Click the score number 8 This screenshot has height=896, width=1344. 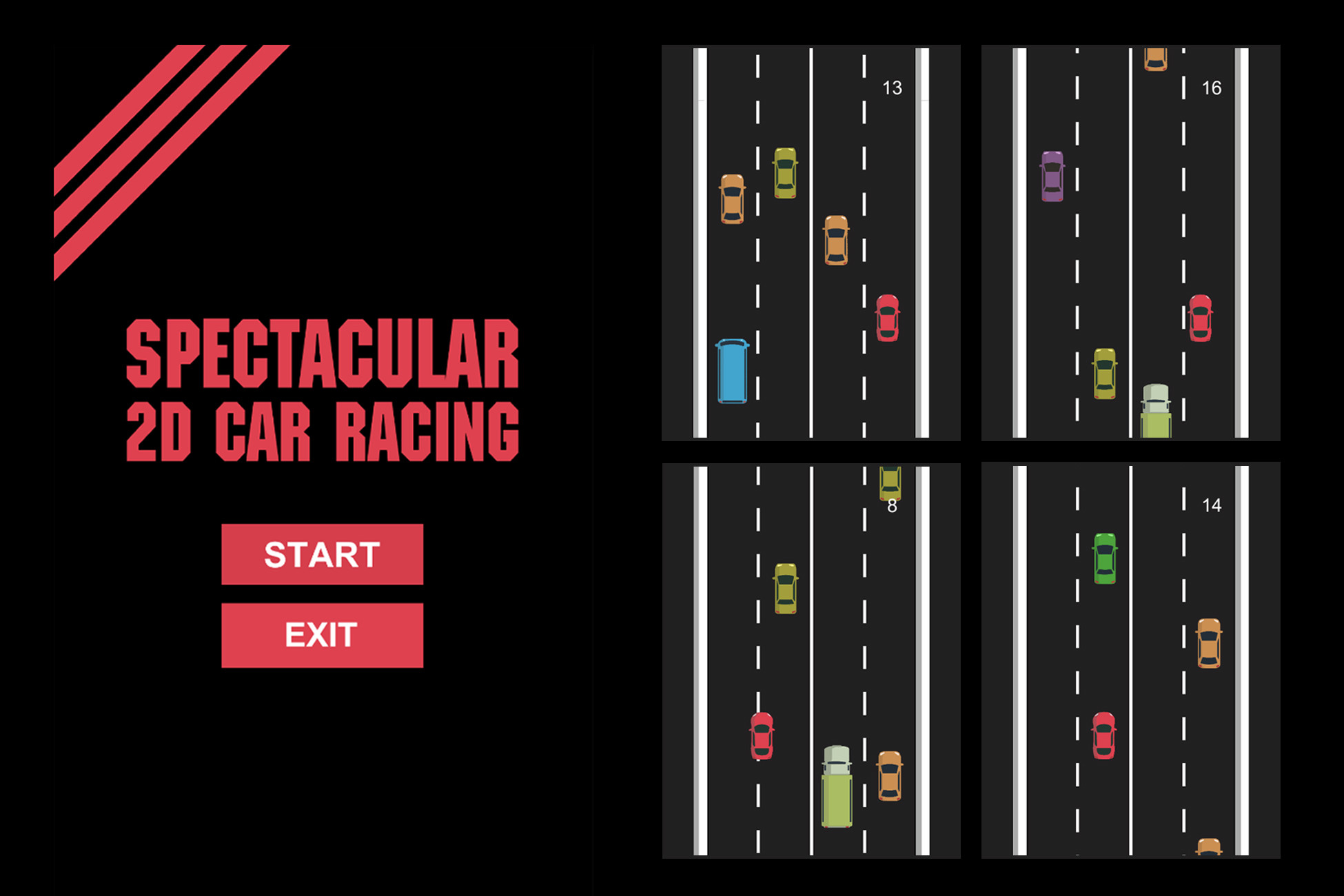(892, 507)
